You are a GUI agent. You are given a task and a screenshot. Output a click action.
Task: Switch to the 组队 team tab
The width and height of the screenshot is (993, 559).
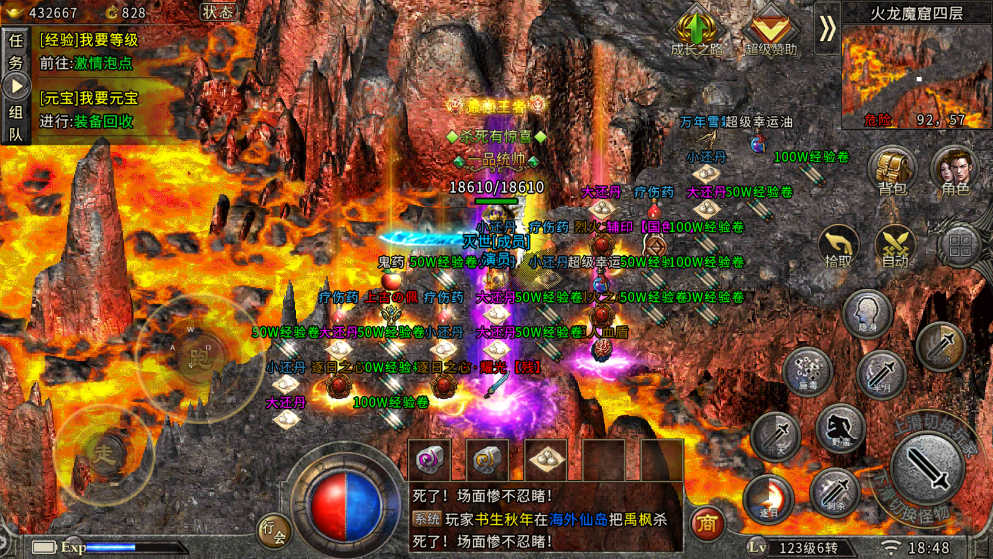(x=16, y=124)
